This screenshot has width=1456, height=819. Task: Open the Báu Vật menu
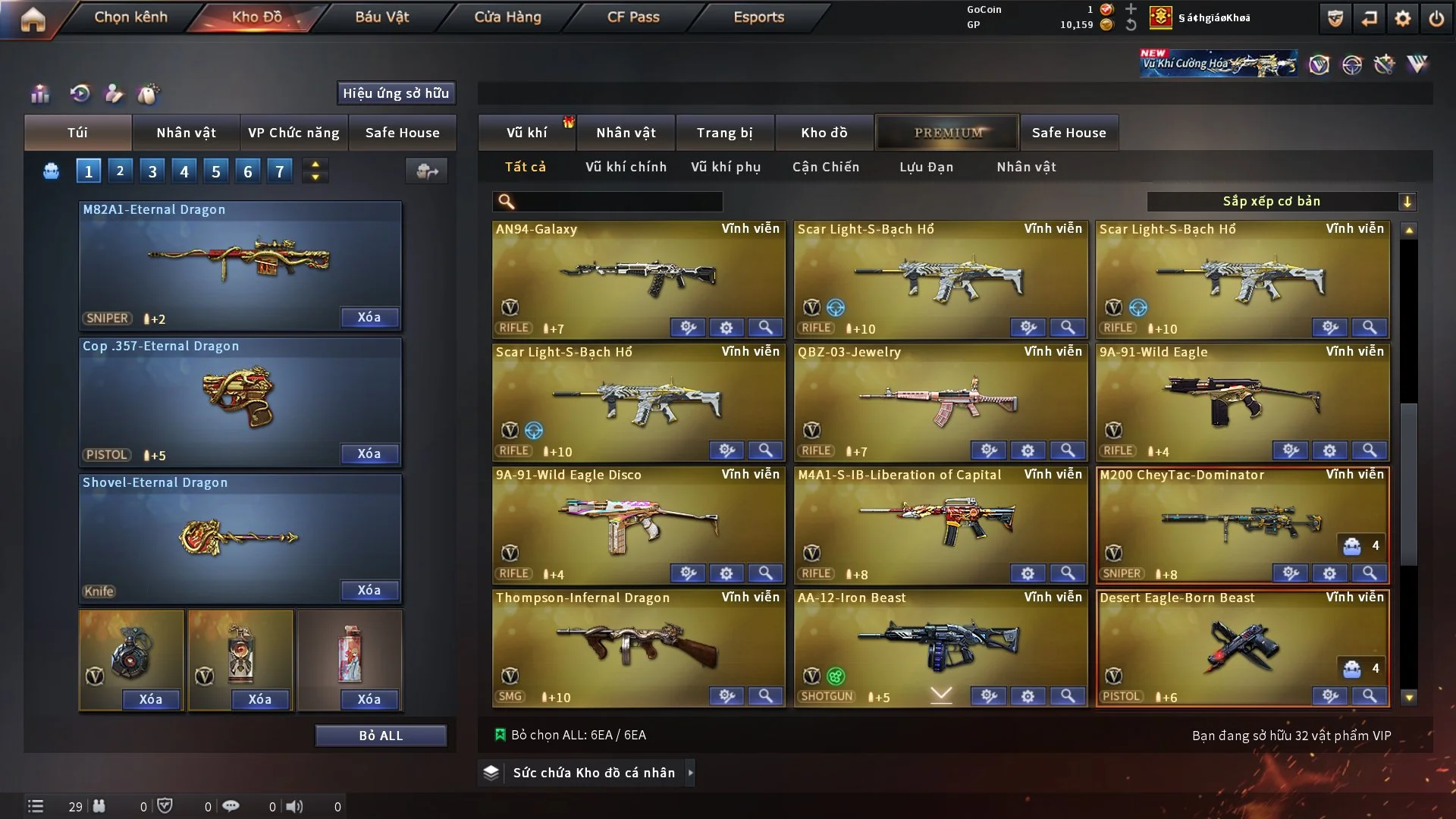pos(381,17)
